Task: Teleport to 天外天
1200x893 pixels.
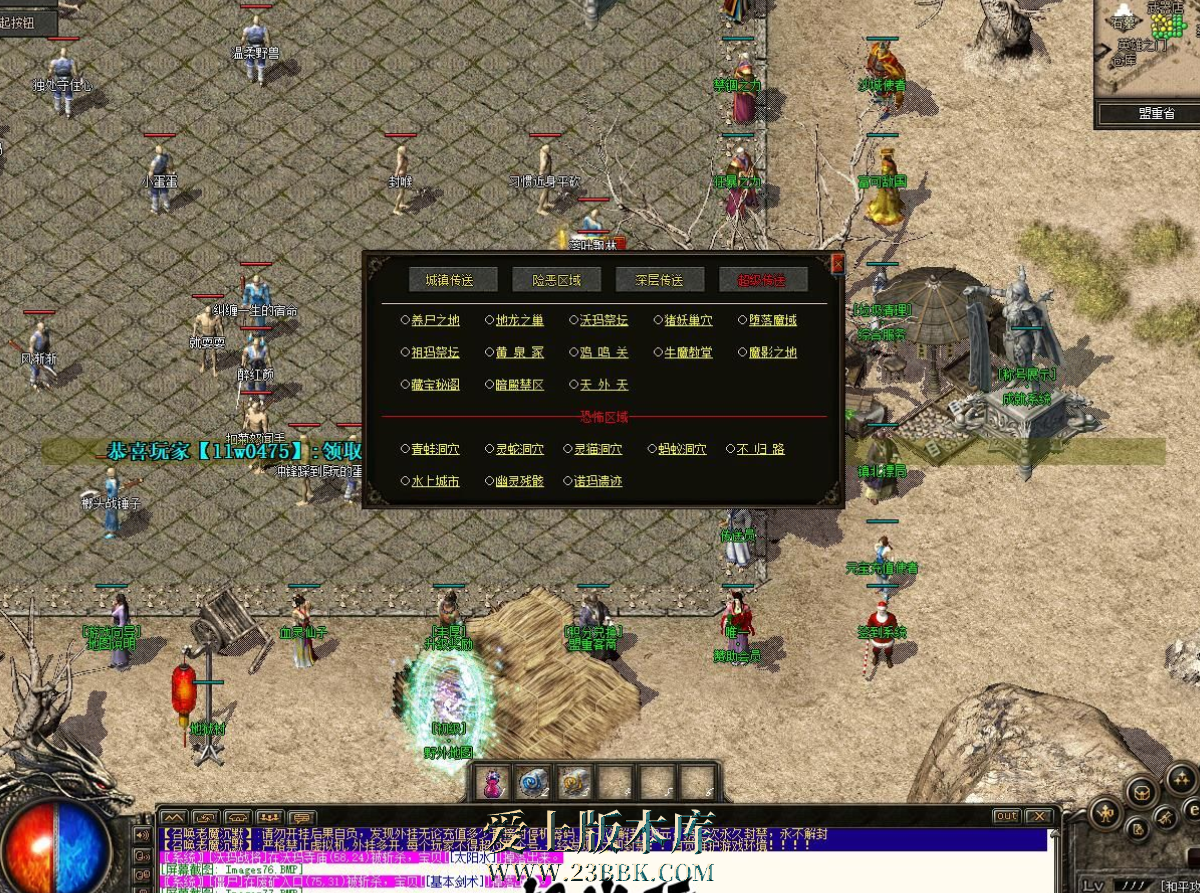Action: (604, 385)
